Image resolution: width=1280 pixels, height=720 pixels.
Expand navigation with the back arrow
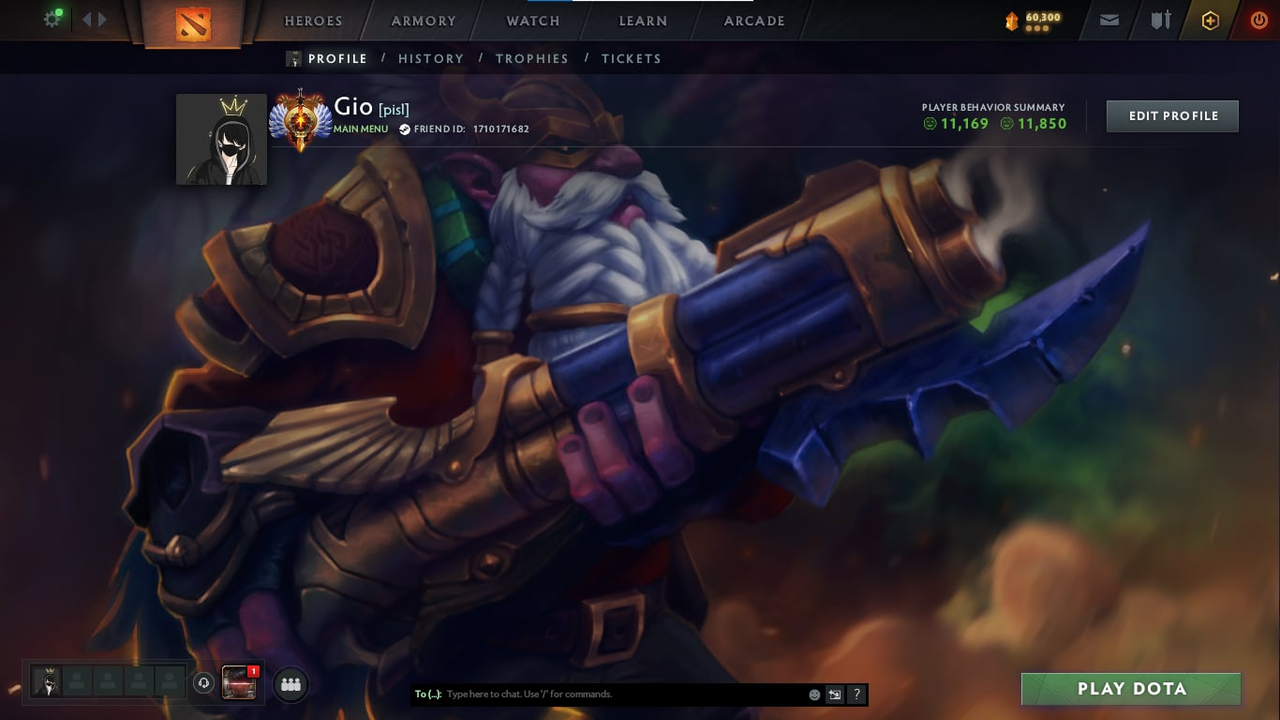[86, 19]
